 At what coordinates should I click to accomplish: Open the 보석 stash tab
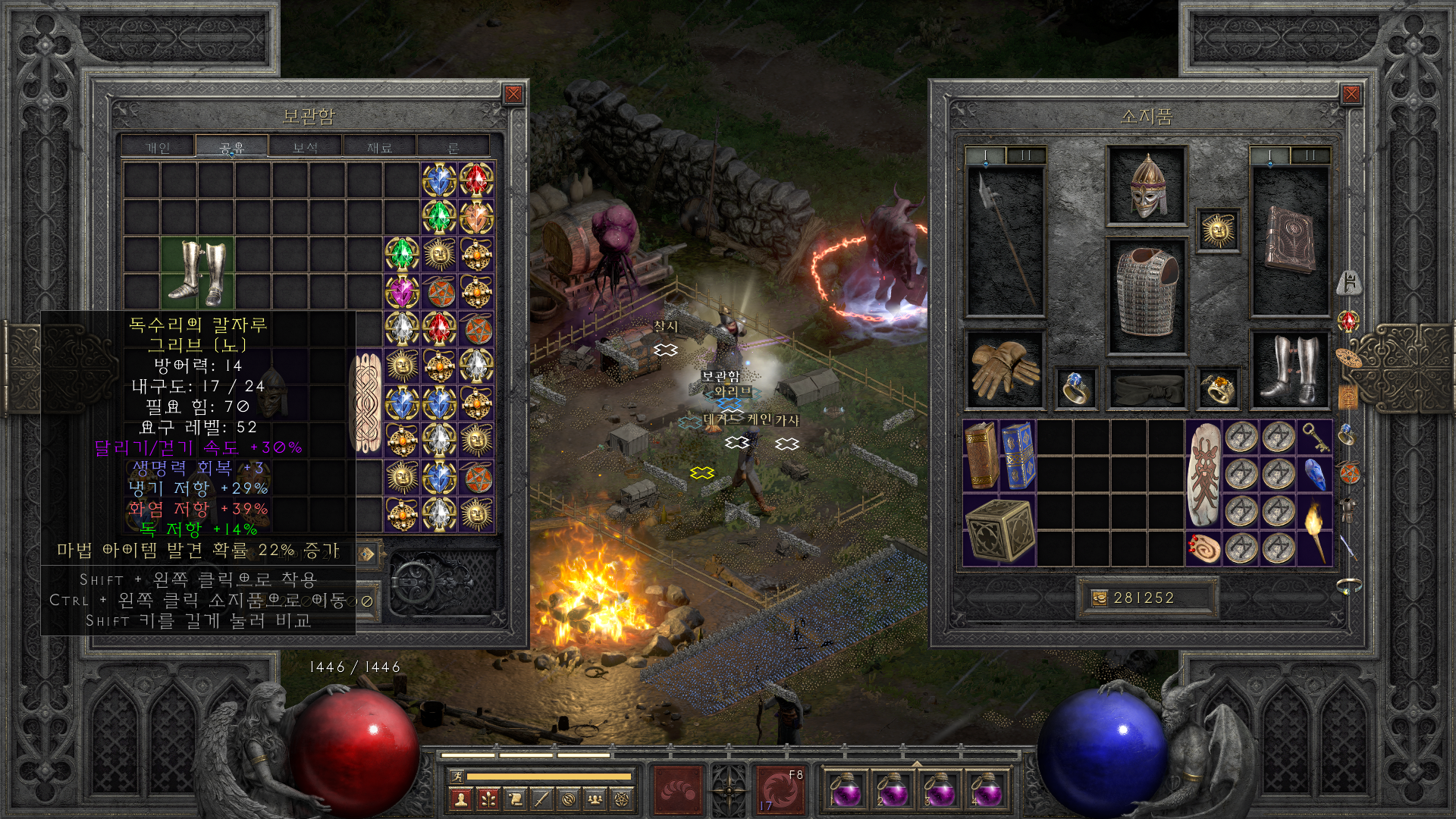click(x=305, y=147)
